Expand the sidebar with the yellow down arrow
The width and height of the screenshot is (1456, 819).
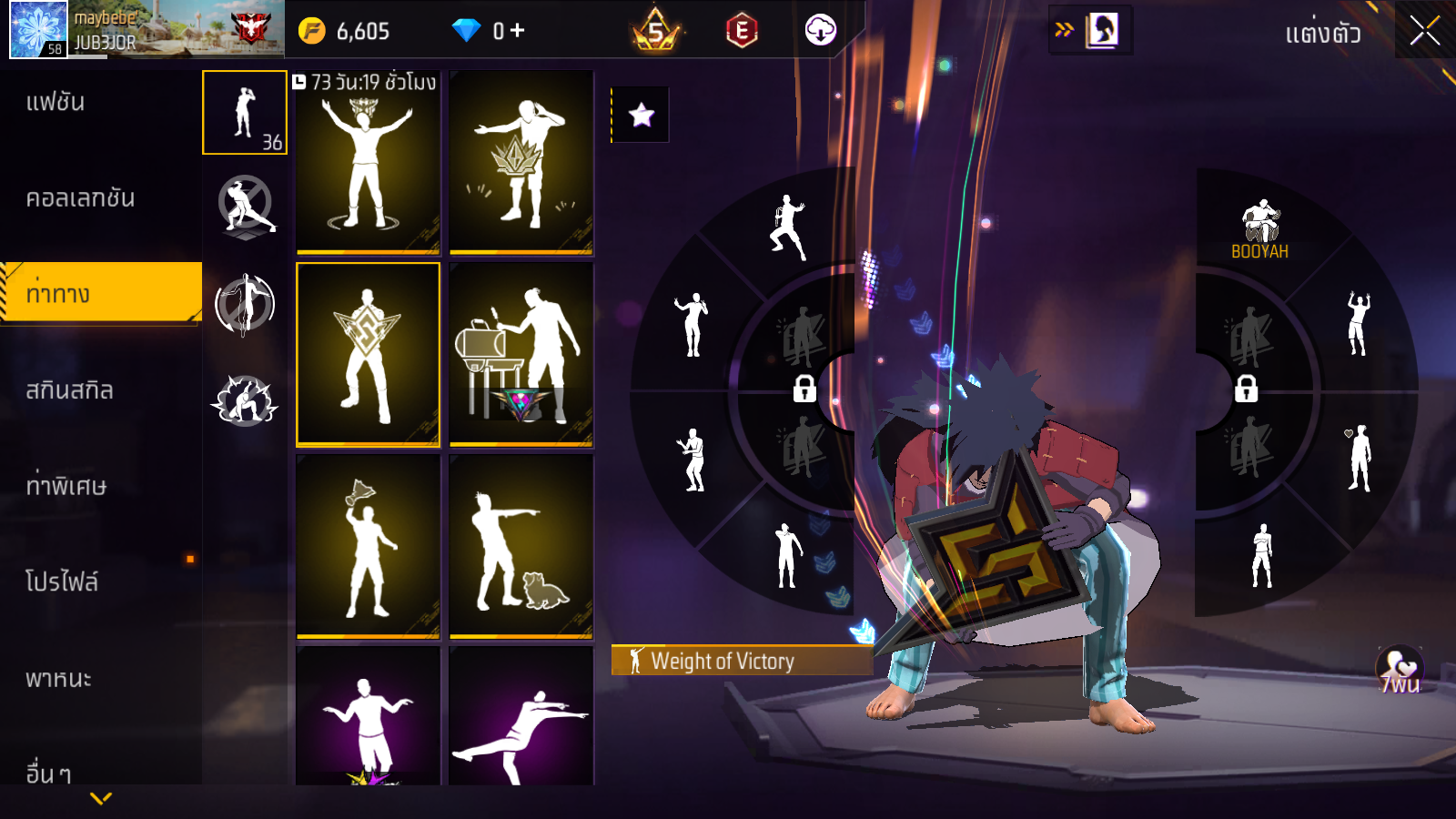tap(101, 798)
